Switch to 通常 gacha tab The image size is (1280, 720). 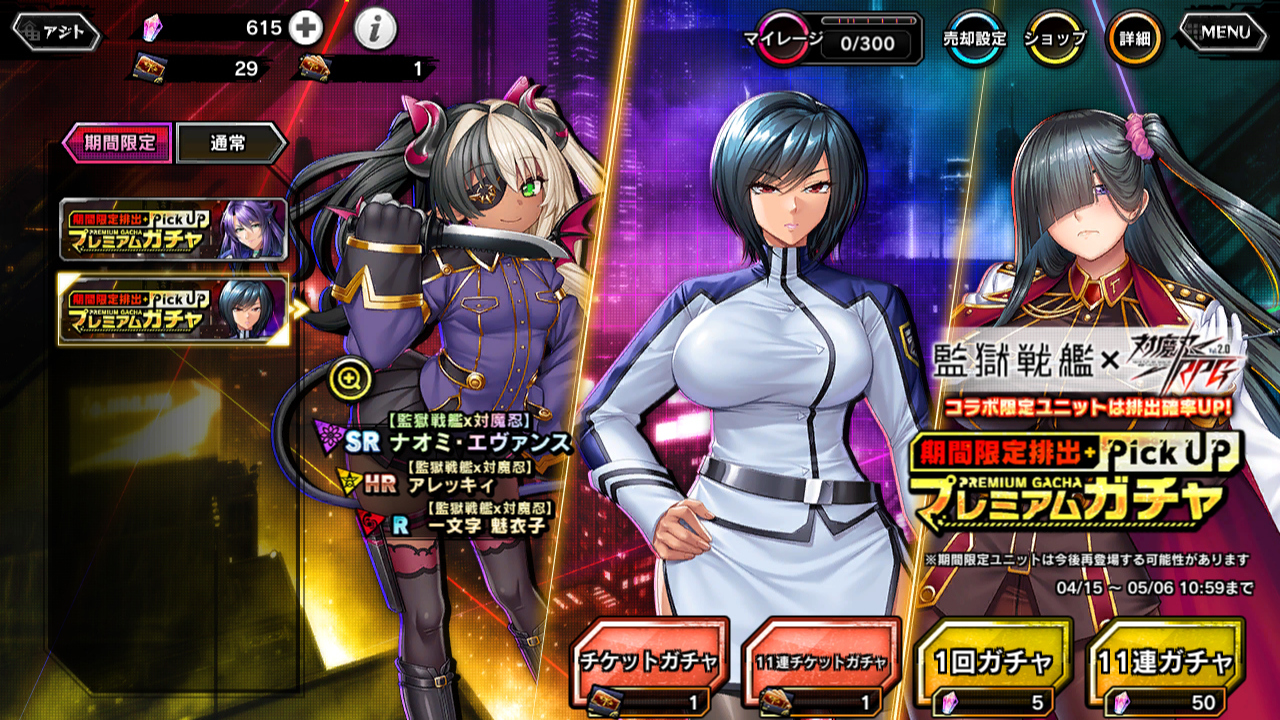tap(231, 143)
